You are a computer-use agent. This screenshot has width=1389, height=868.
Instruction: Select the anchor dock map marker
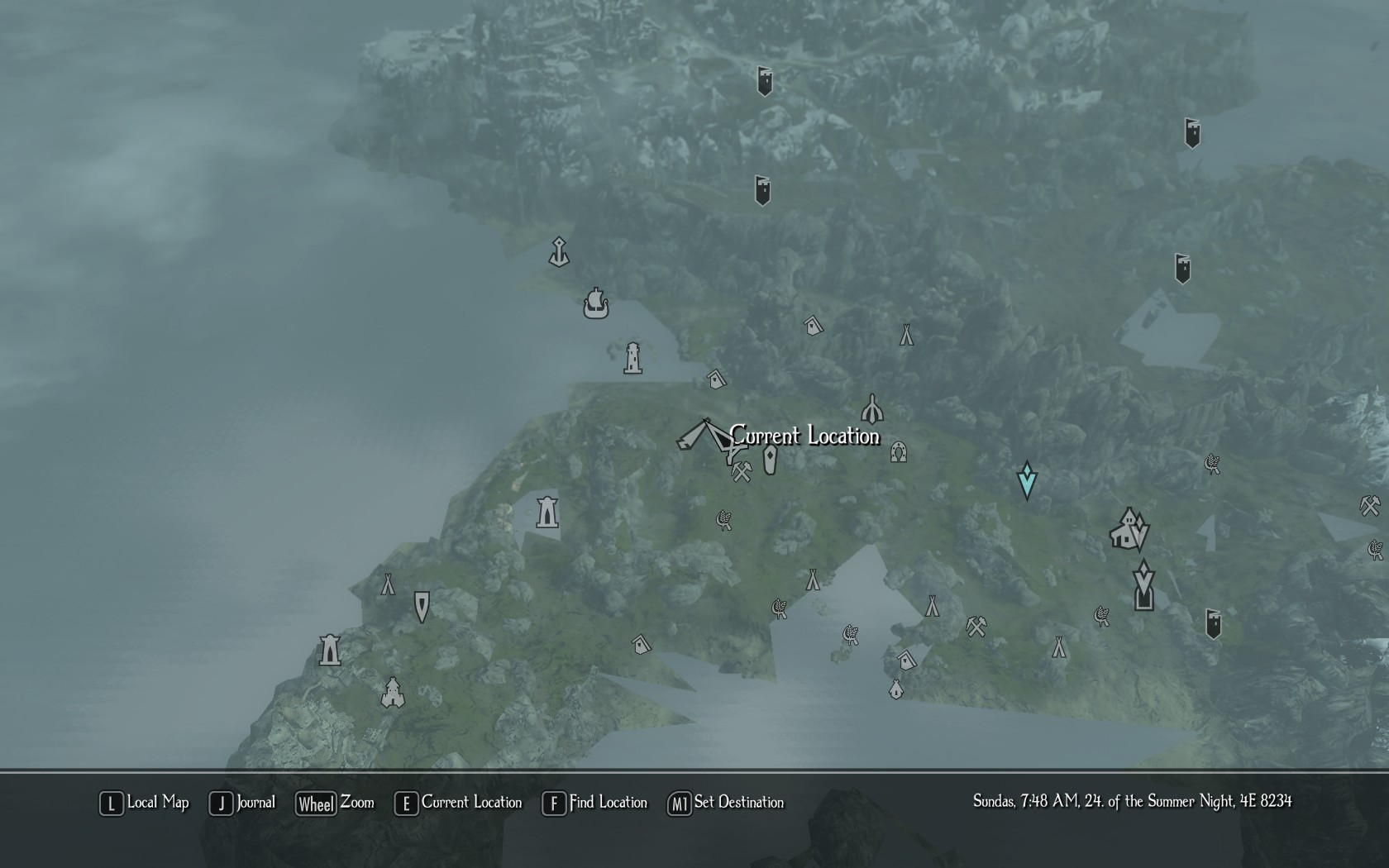(559, 252)
